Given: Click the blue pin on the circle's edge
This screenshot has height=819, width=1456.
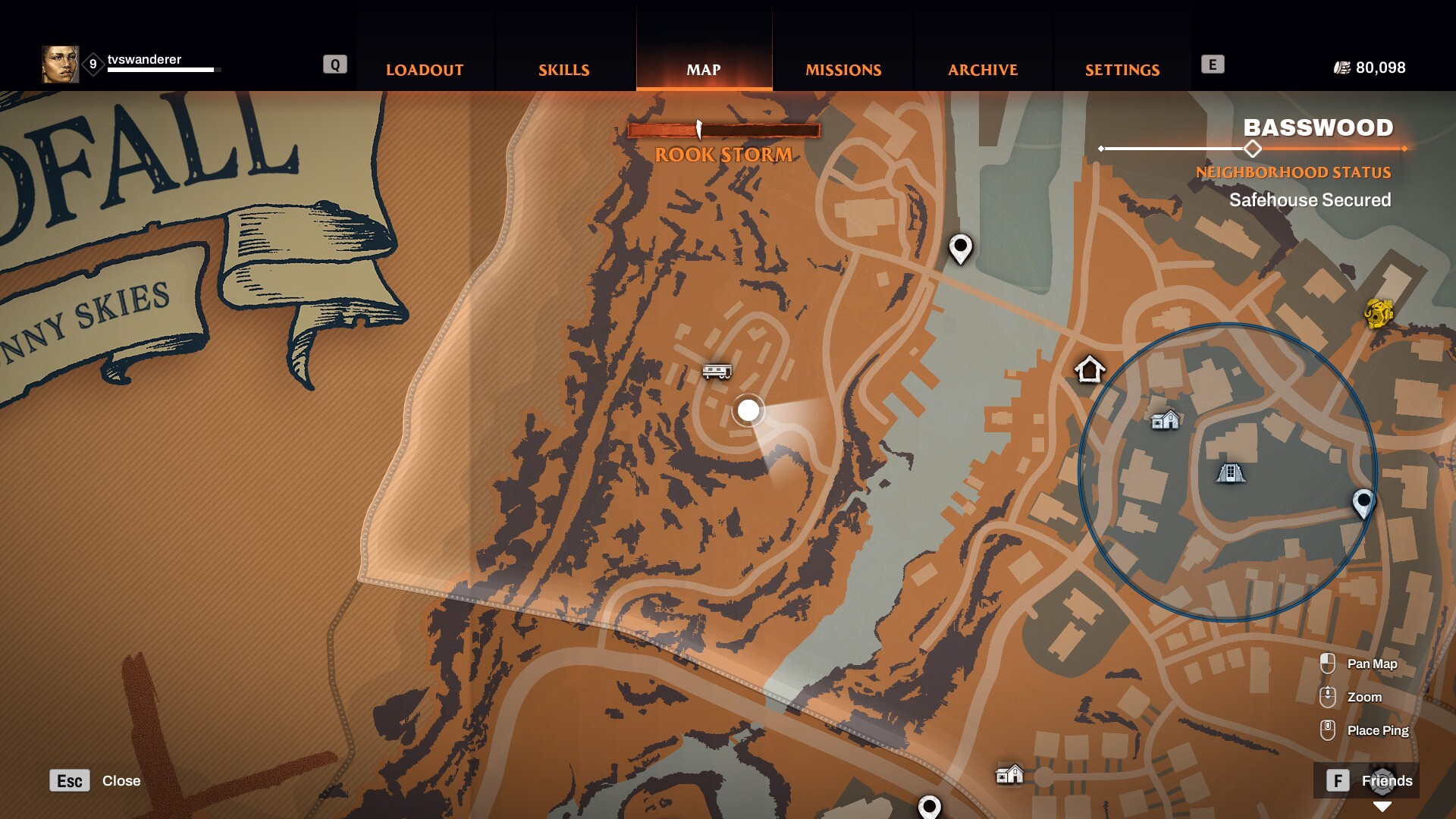Looking at the screenshot, I should 1363,502.
